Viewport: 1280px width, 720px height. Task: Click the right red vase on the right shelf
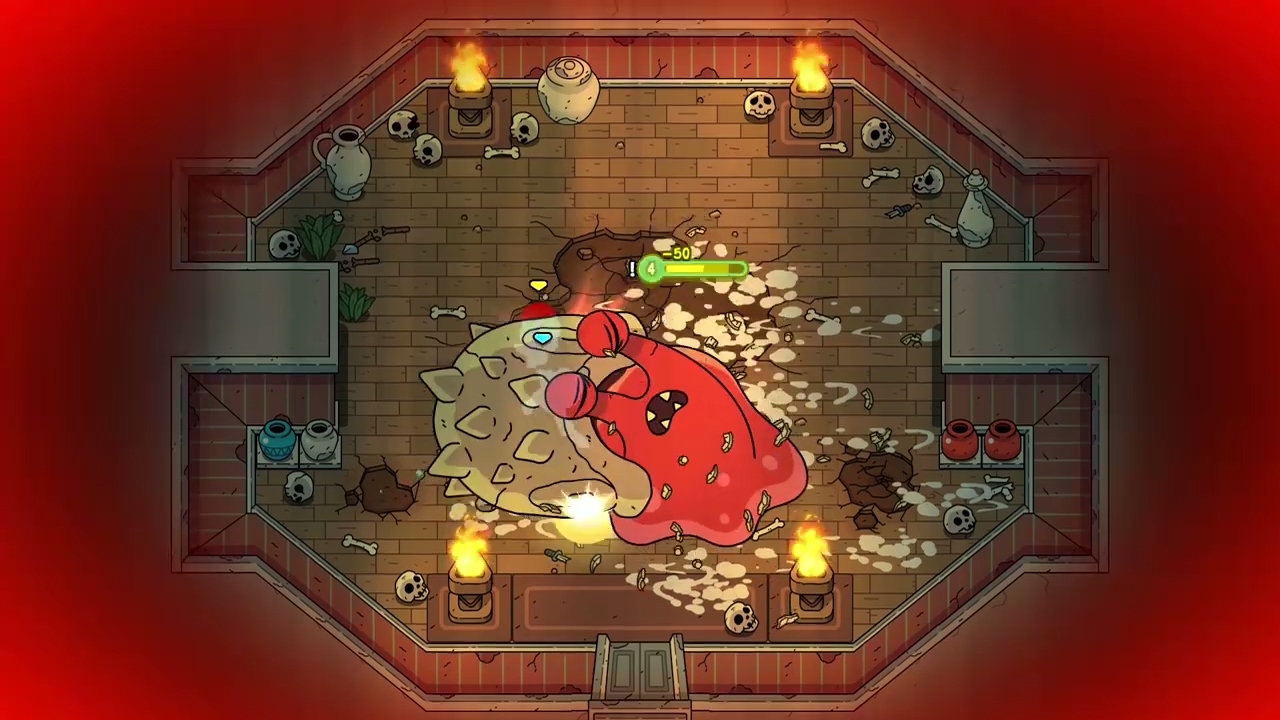tap(1003, 437)
